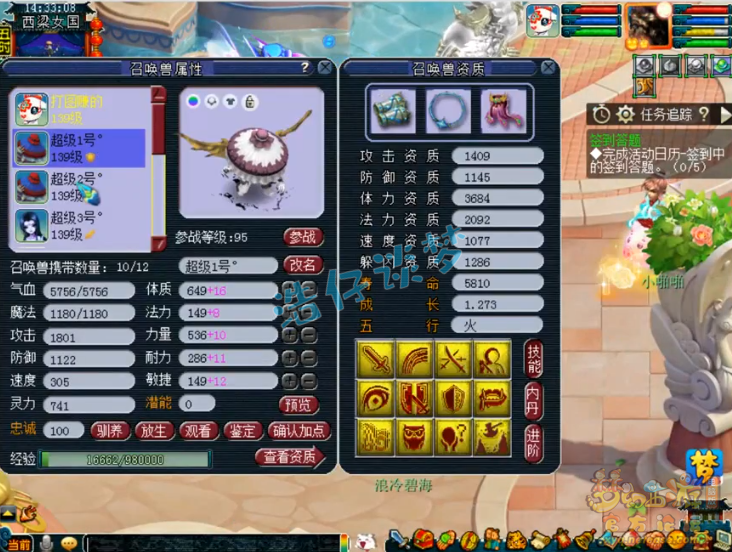Click the 鉴定 appraise button
The height and width of the screenshot is (552, 732).
[x=243, y=431]
